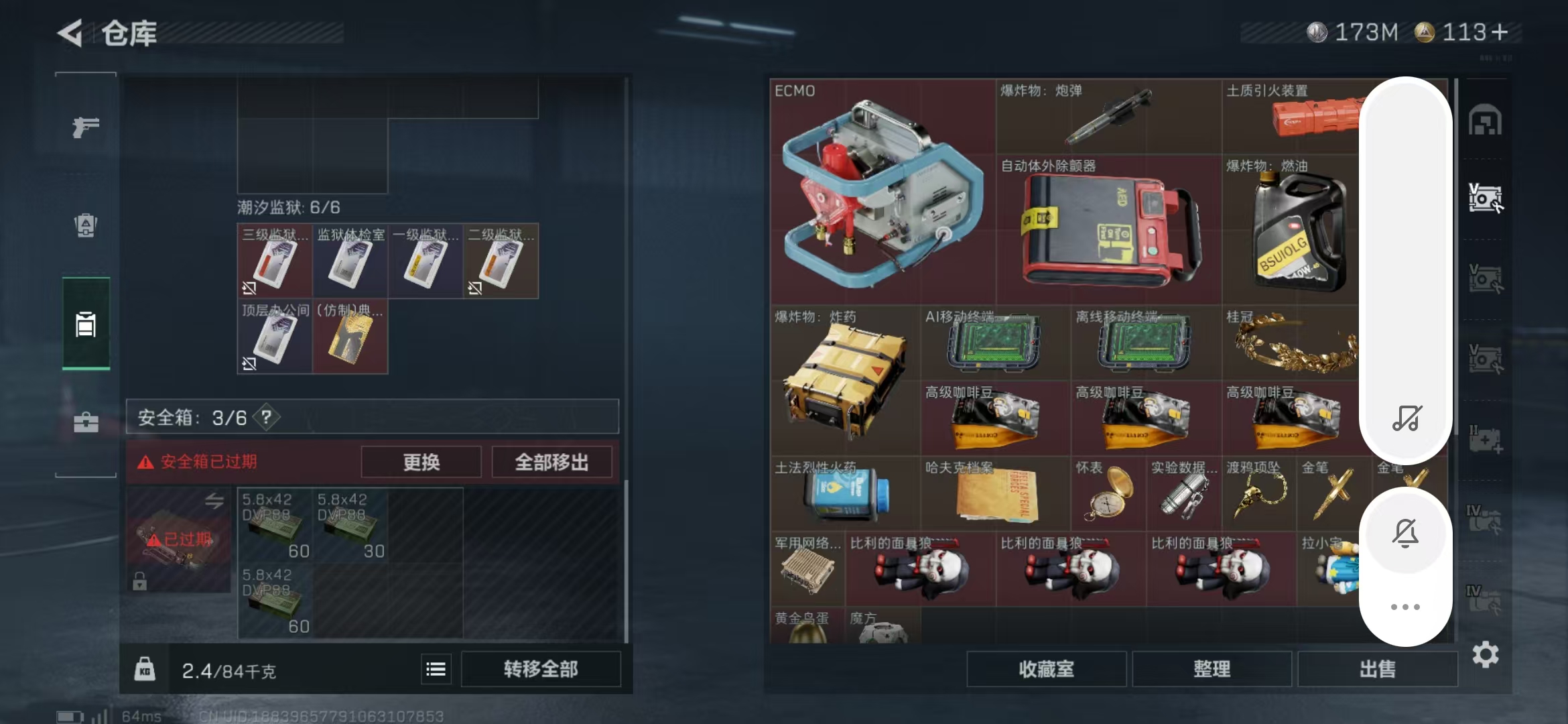1568x724 pixels.
Task: Disable notifications with the bell toggle
Action: pyautogui.click(x=1406, y=533)
